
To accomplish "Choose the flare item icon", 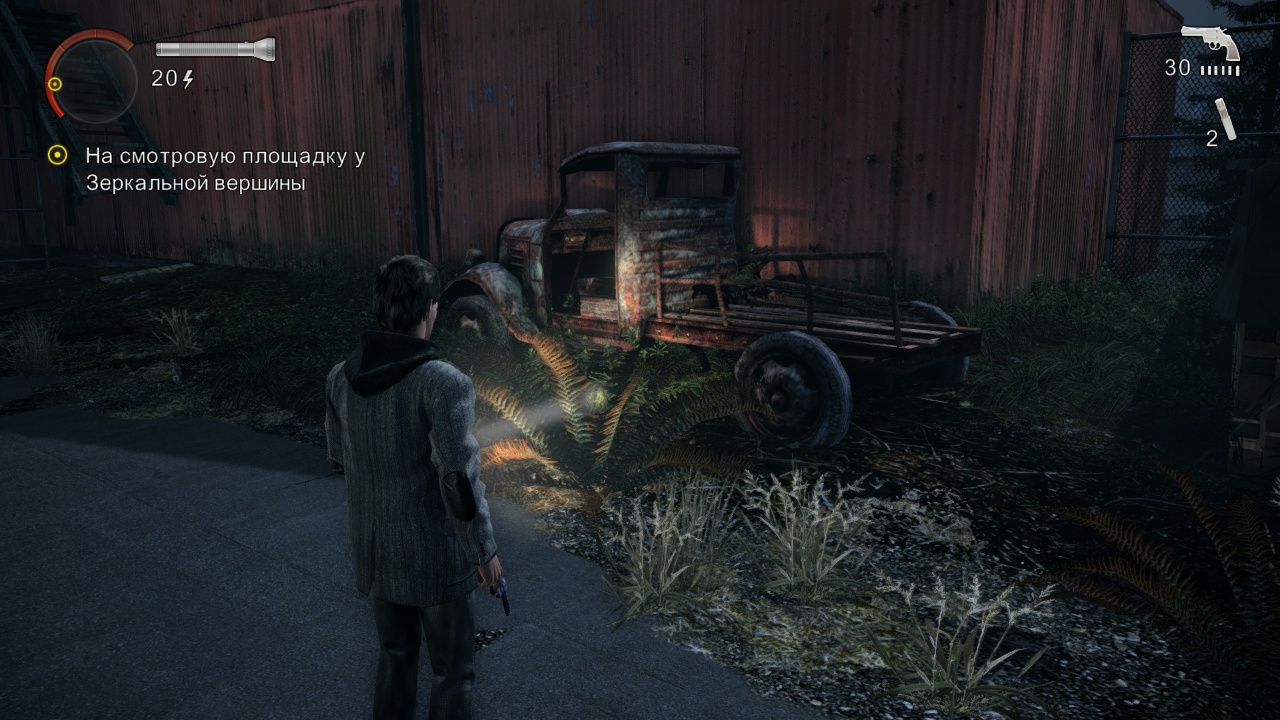I will click(x=1227, y=118).
